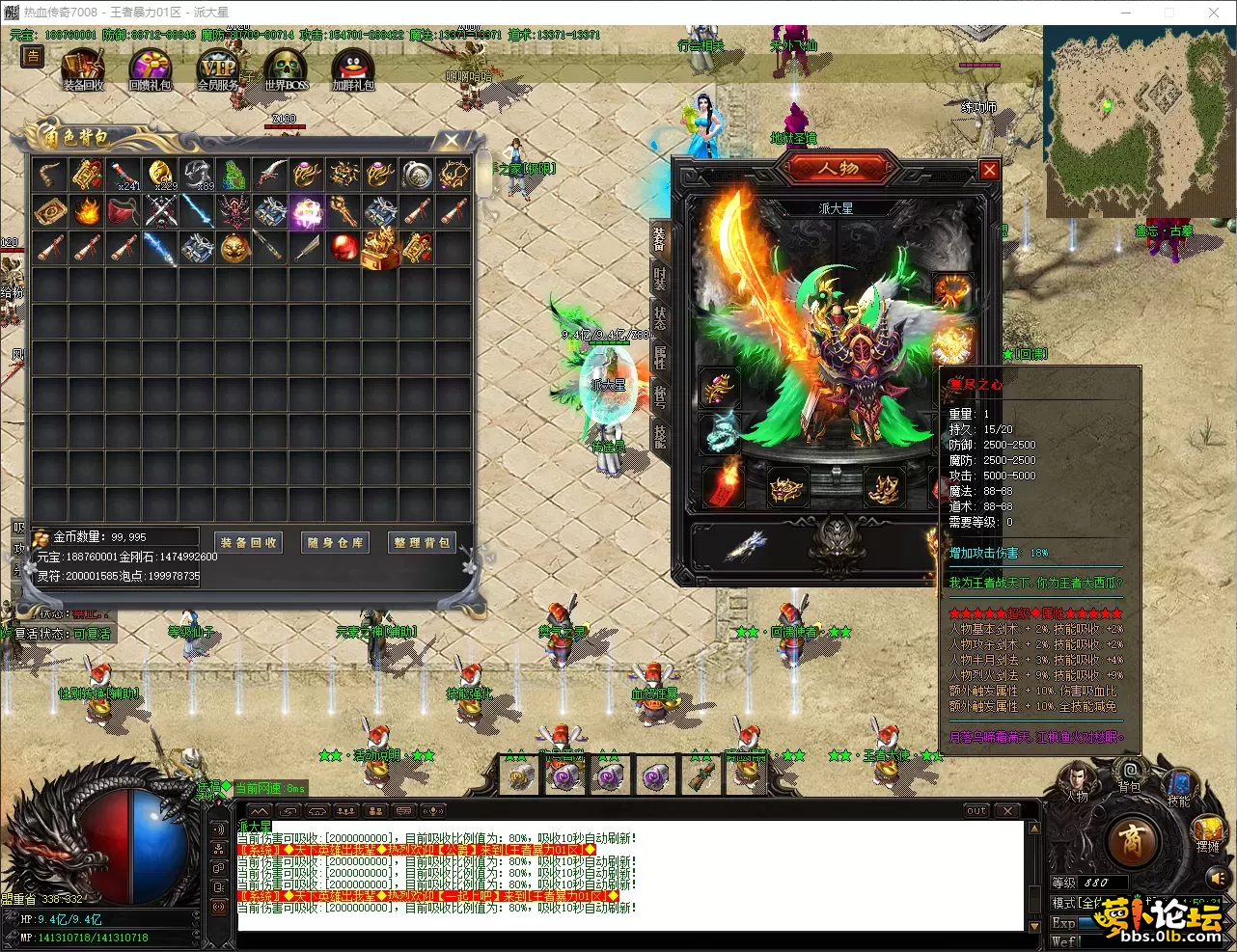Image resolution: width=1237 pixels, height=952 pixels.
Task: Close the 角色背包 inventory window
Action: point(452,141)
